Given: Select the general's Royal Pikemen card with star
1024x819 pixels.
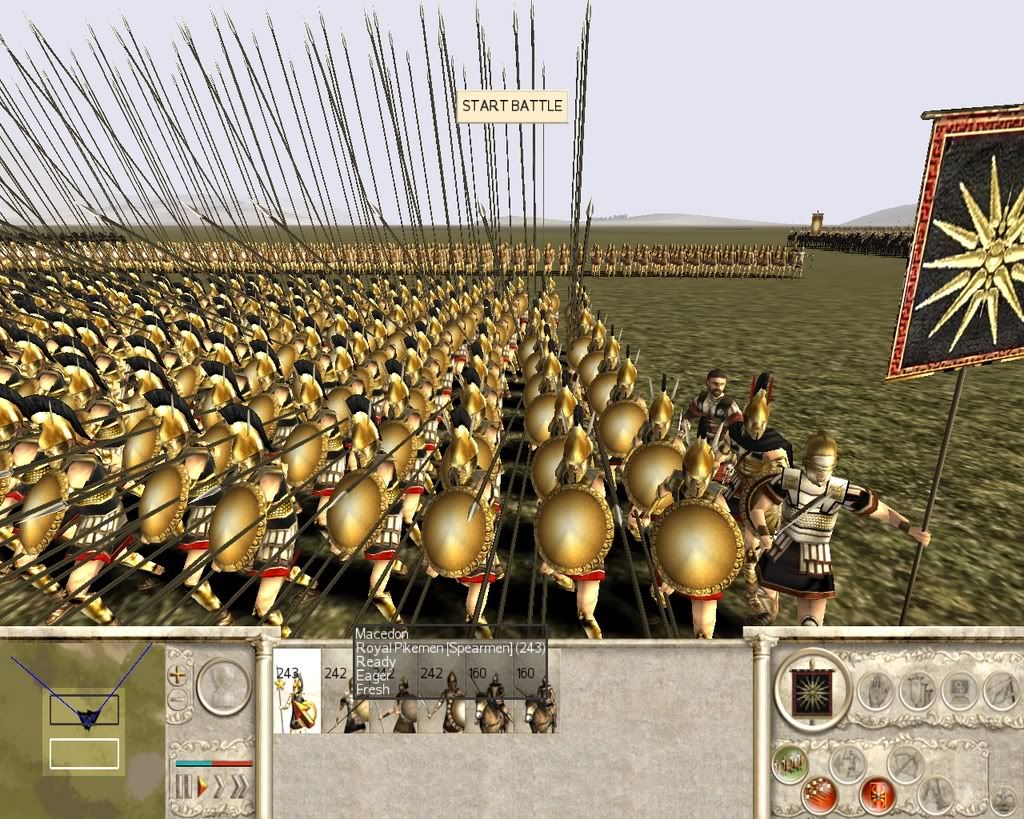Looking at the screenshot, I should point(297,690).
